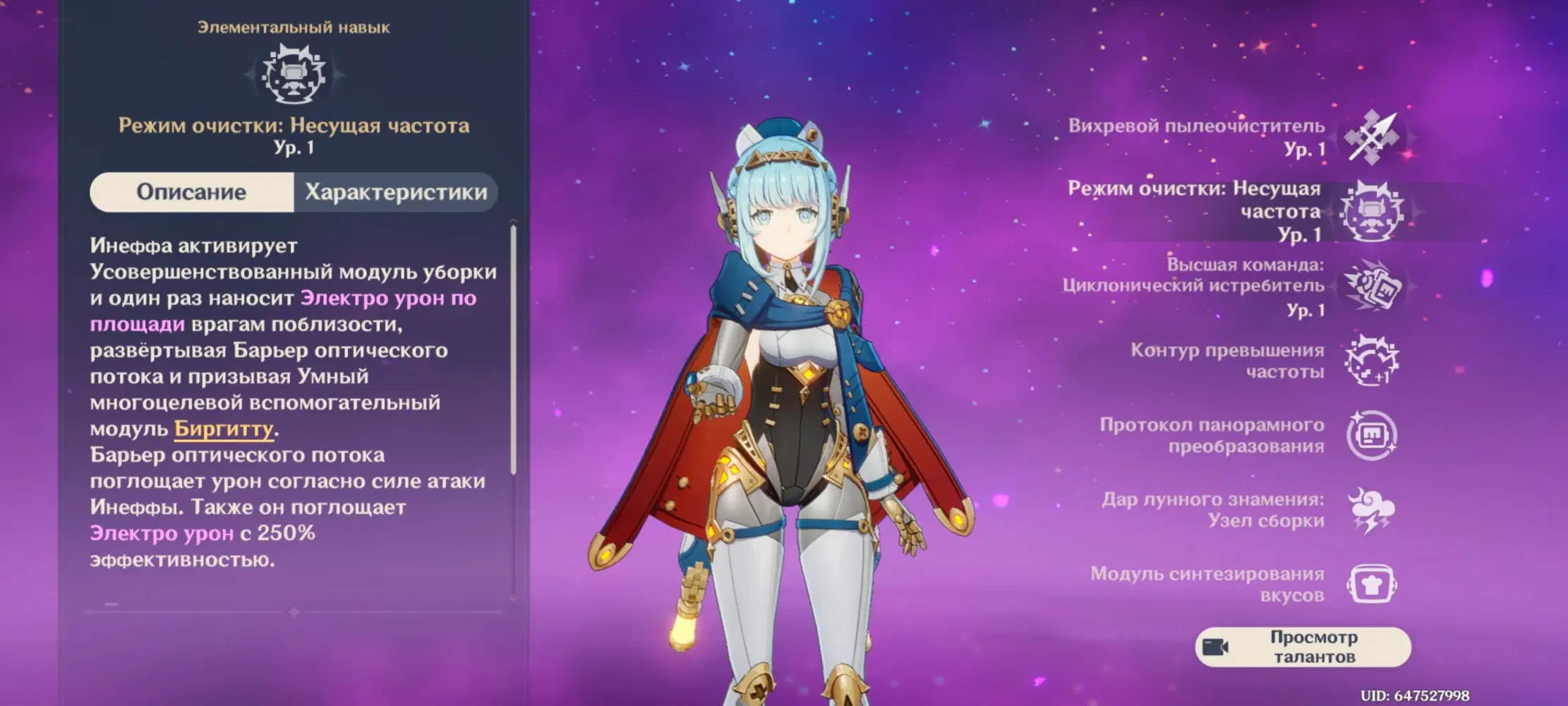Select the Вихревой пылеочиститель talent
Viewport: 1568px width, 706px height.
click(x=1371, y=137)
